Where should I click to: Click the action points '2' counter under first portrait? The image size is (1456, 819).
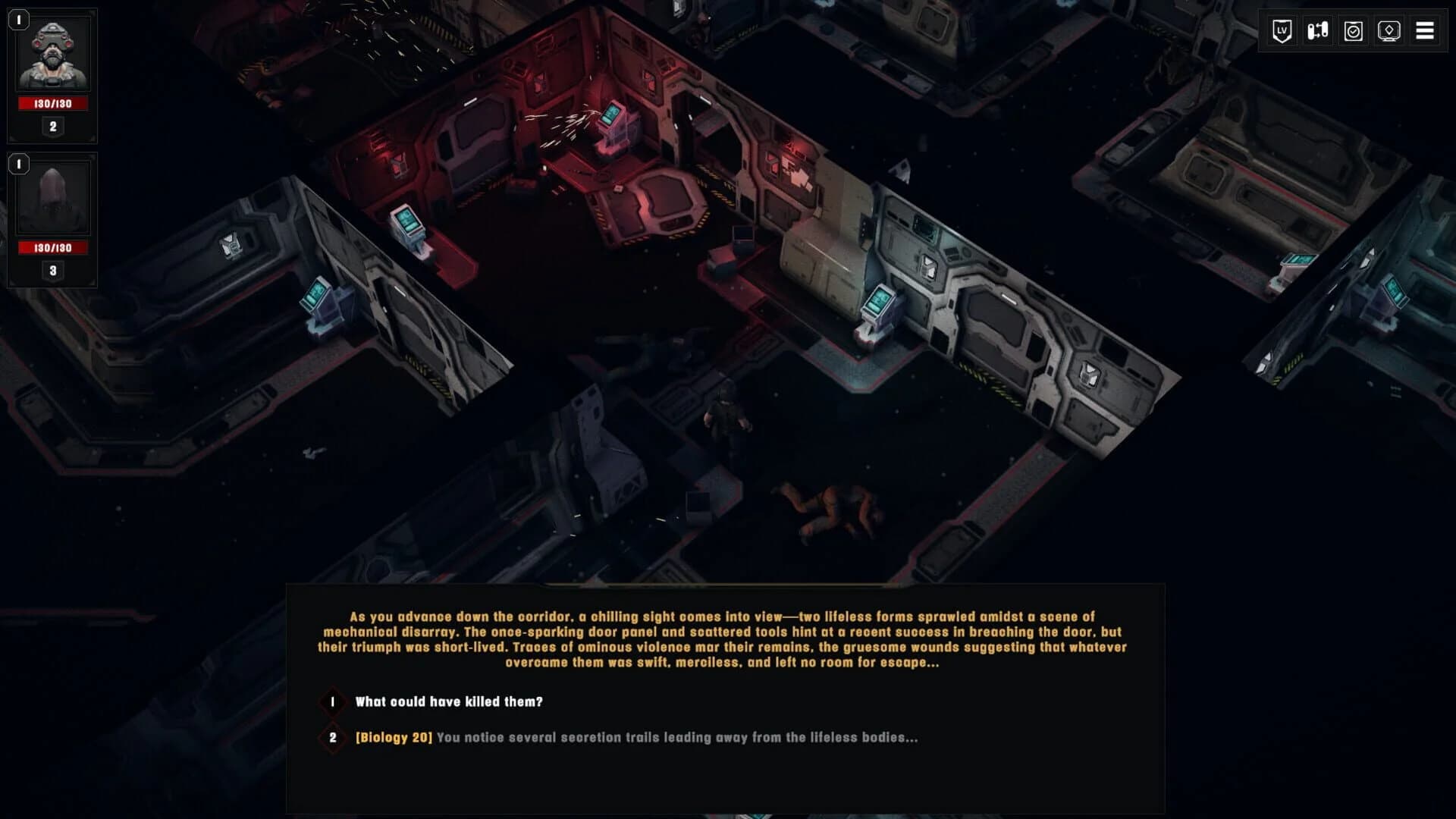tap(53, 127)
